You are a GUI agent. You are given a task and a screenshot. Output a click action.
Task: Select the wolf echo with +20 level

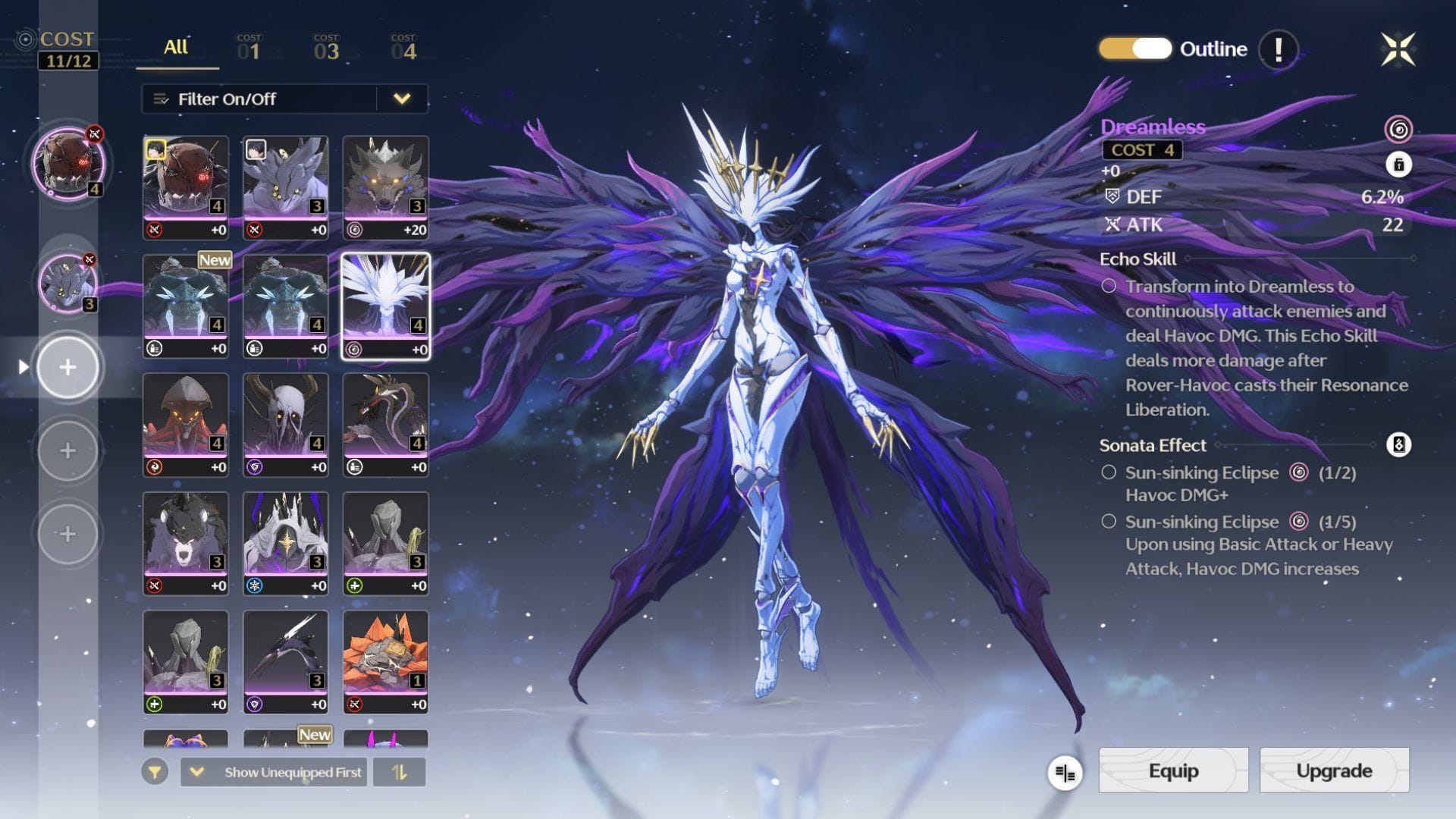(x=385, y=187)
